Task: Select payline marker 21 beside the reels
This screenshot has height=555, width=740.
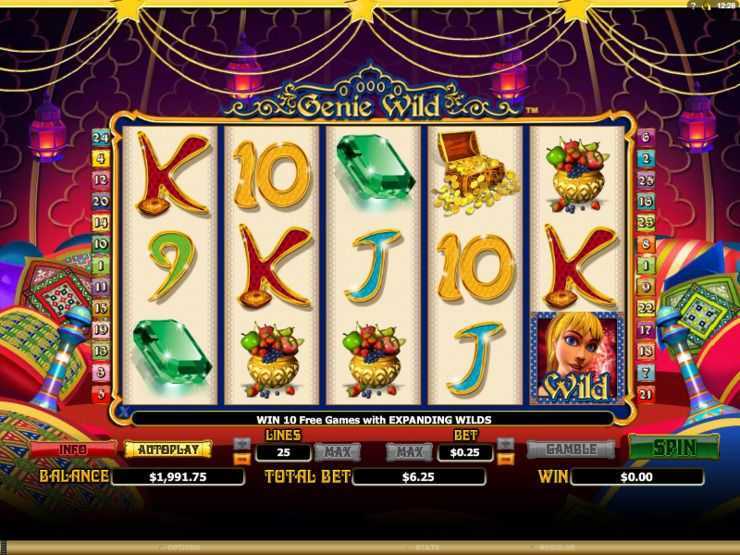Action: click(645, 394)
